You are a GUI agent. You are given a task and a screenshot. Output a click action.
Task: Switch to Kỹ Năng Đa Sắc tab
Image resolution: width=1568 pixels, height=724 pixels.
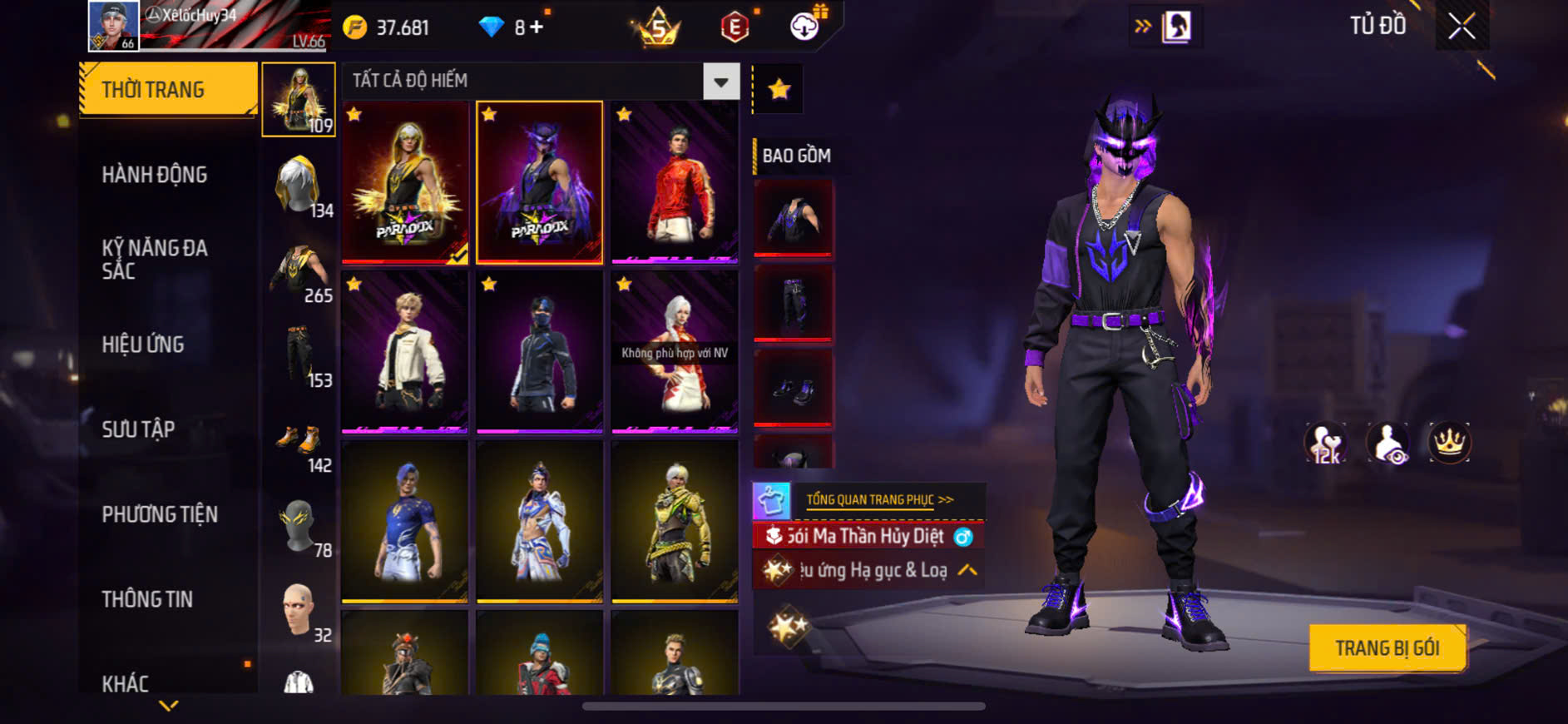point(155,259)
